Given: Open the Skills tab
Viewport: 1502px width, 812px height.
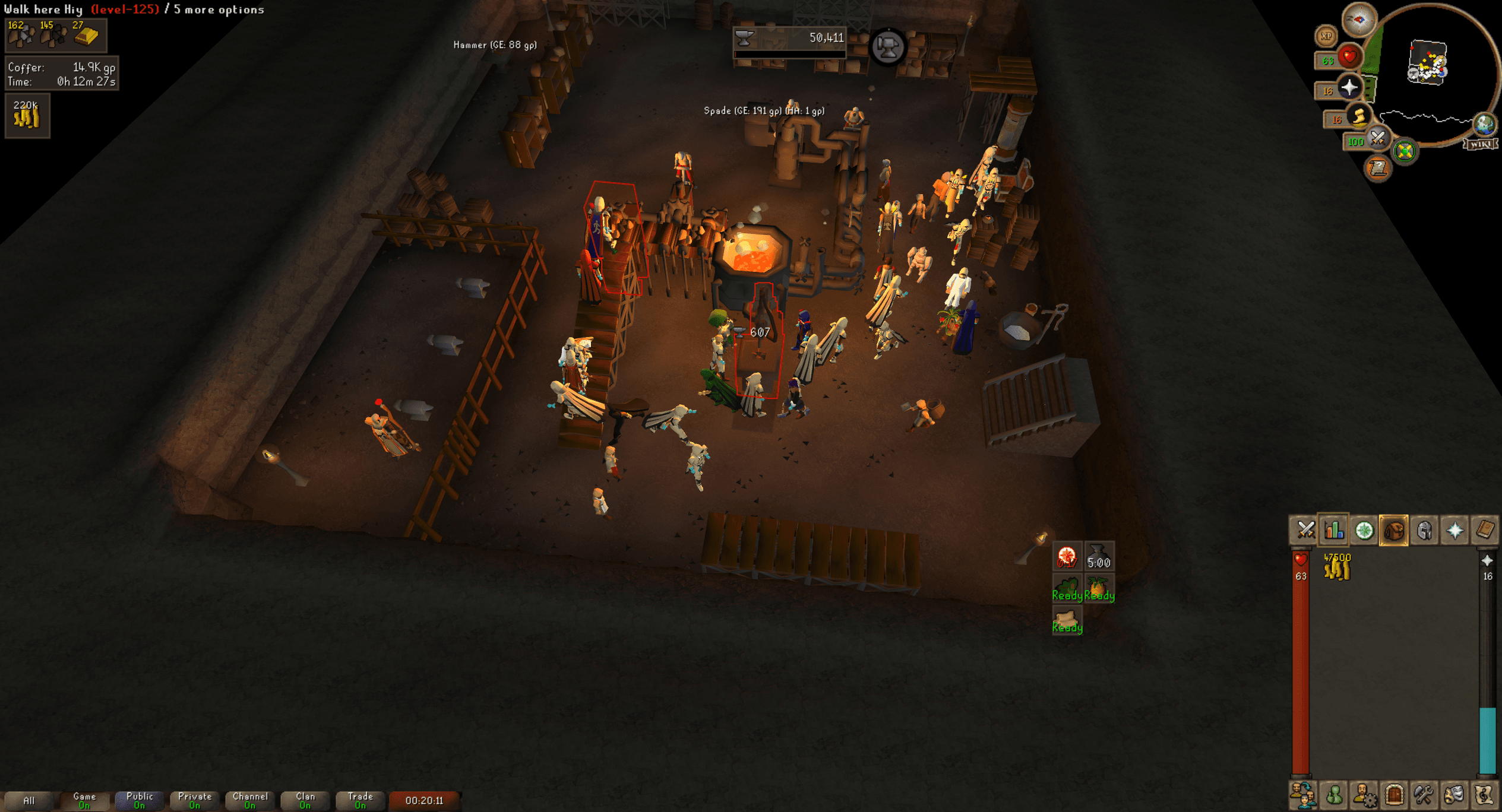Looking at the screenshot, I should coord(1335,531).
